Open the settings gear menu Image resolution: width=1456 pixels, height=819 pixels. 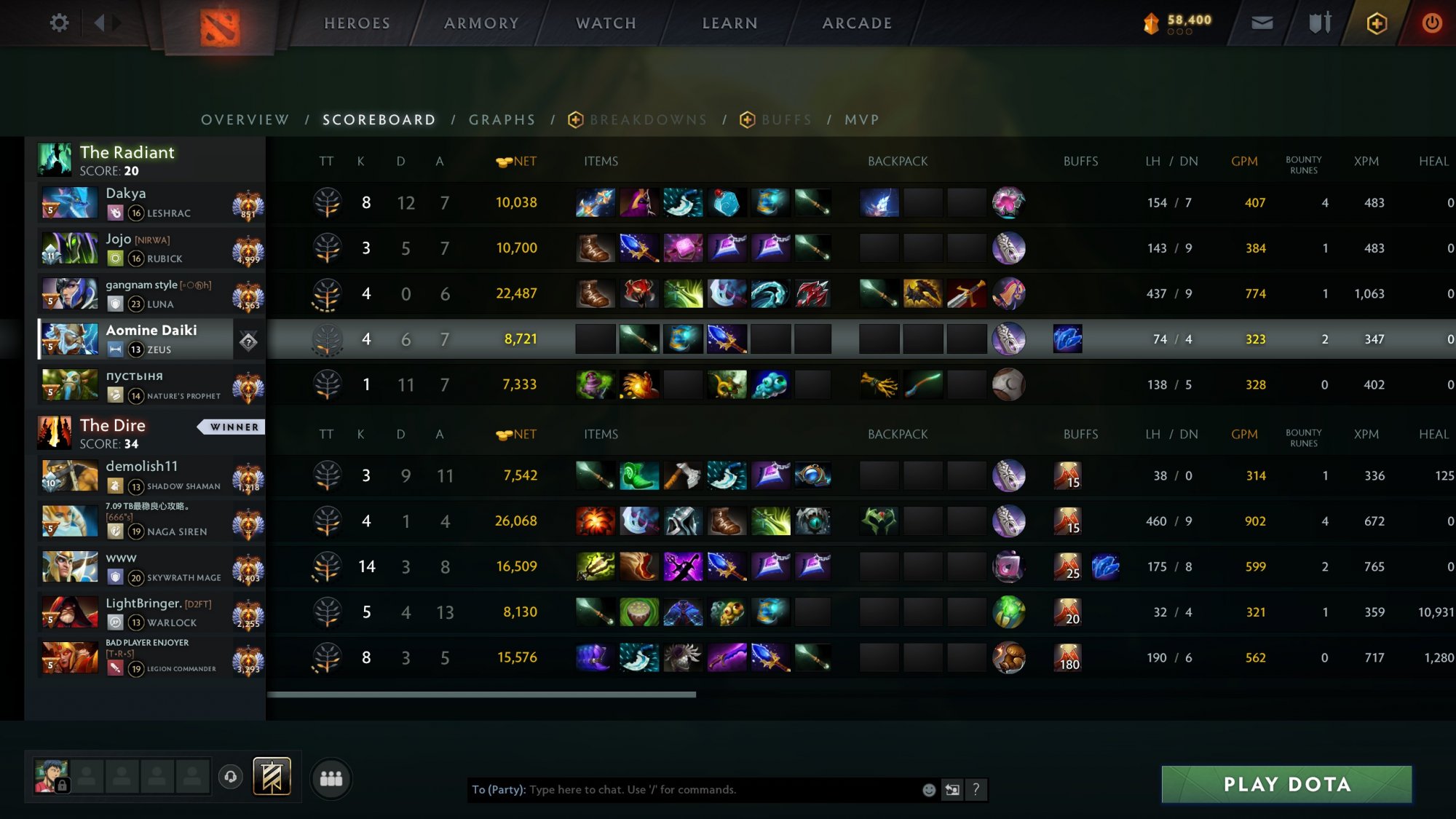tap(59, 23)
